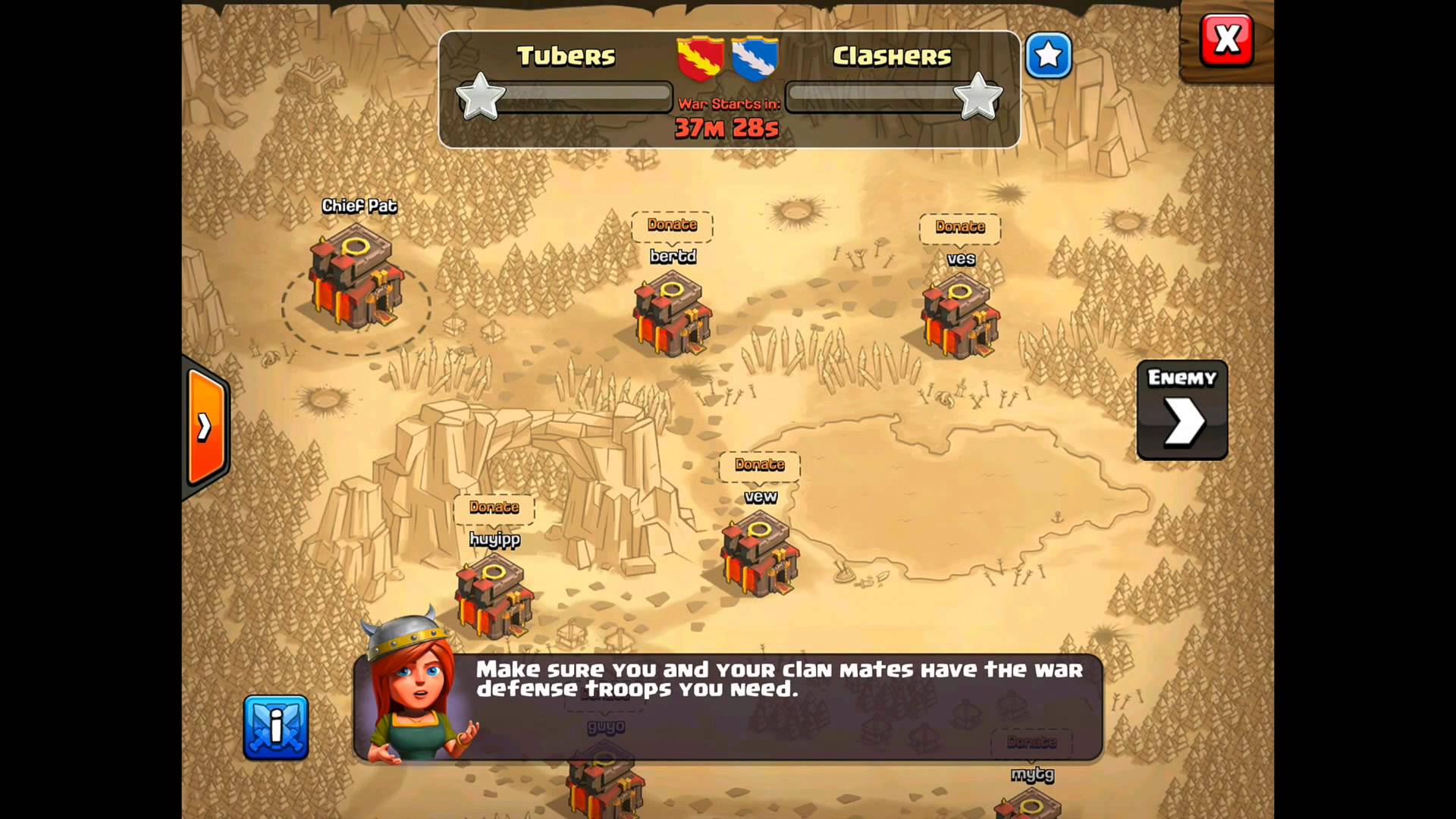The width and height of the screenshot is (1456, 819).
Task: Select bertd's town hall on the map
Action: 673,315
